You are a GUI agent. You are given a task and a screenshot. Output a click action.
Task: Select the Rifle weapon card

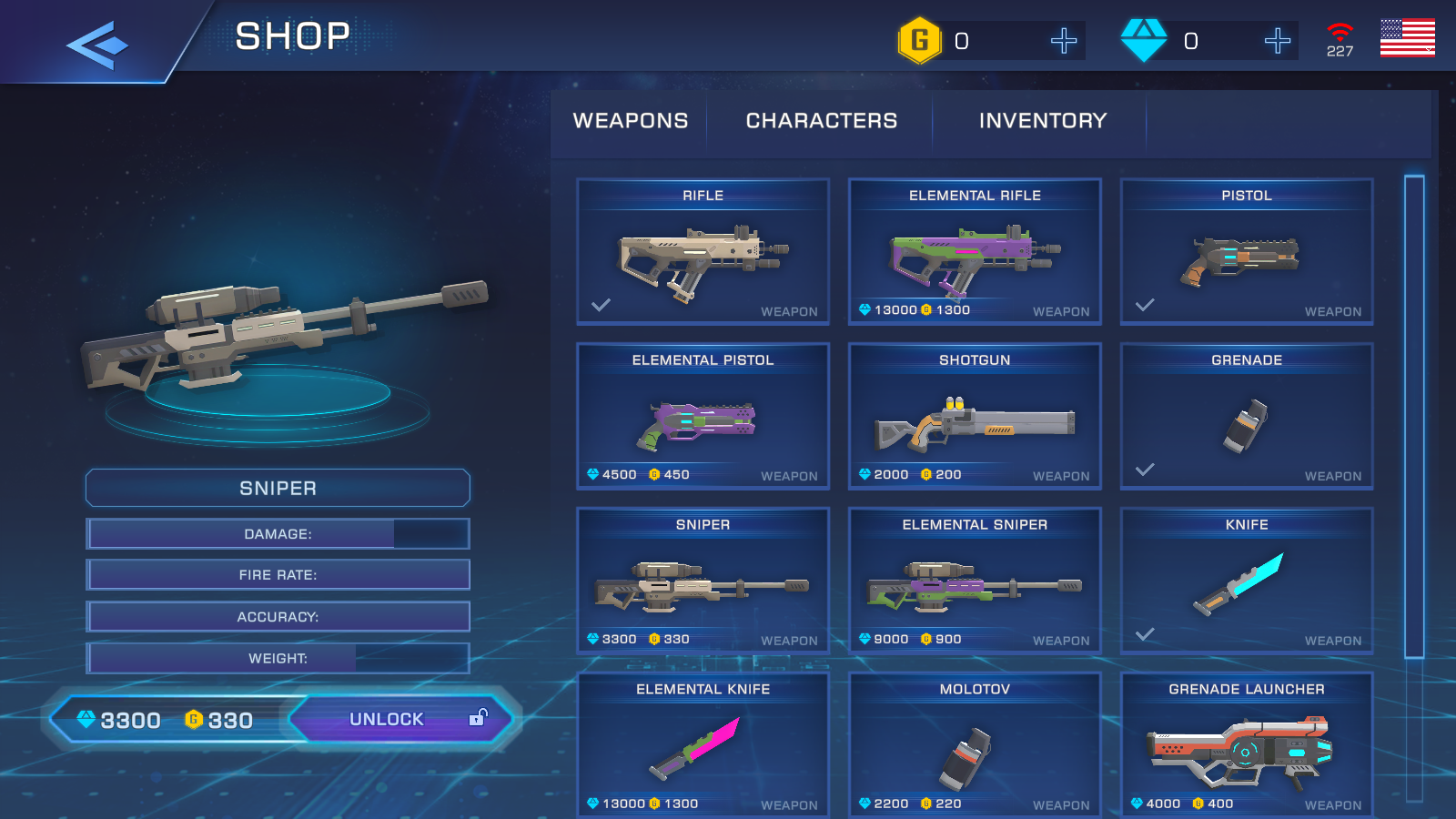703,252
